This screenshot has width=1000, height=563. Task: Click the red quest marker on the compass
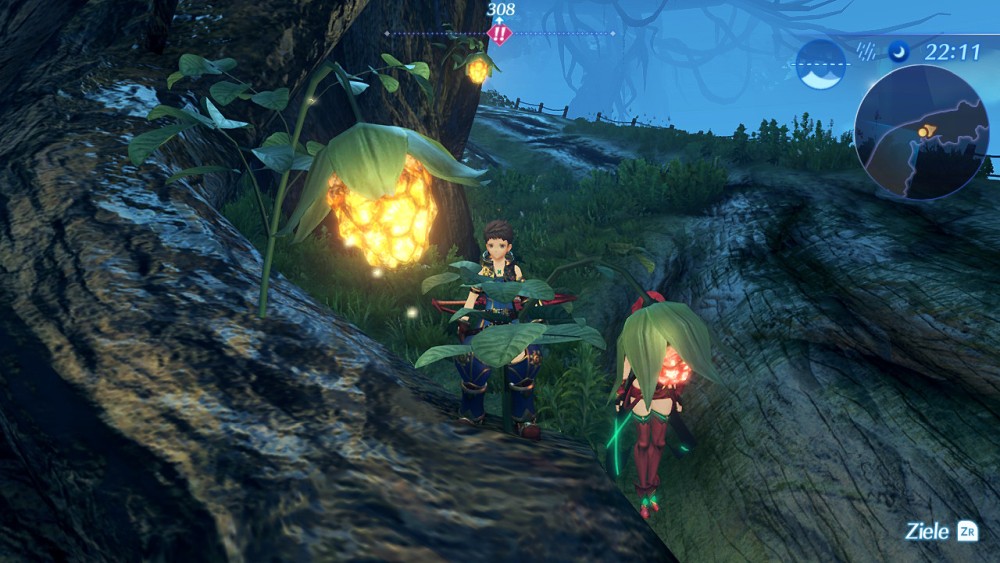point(499,33)
